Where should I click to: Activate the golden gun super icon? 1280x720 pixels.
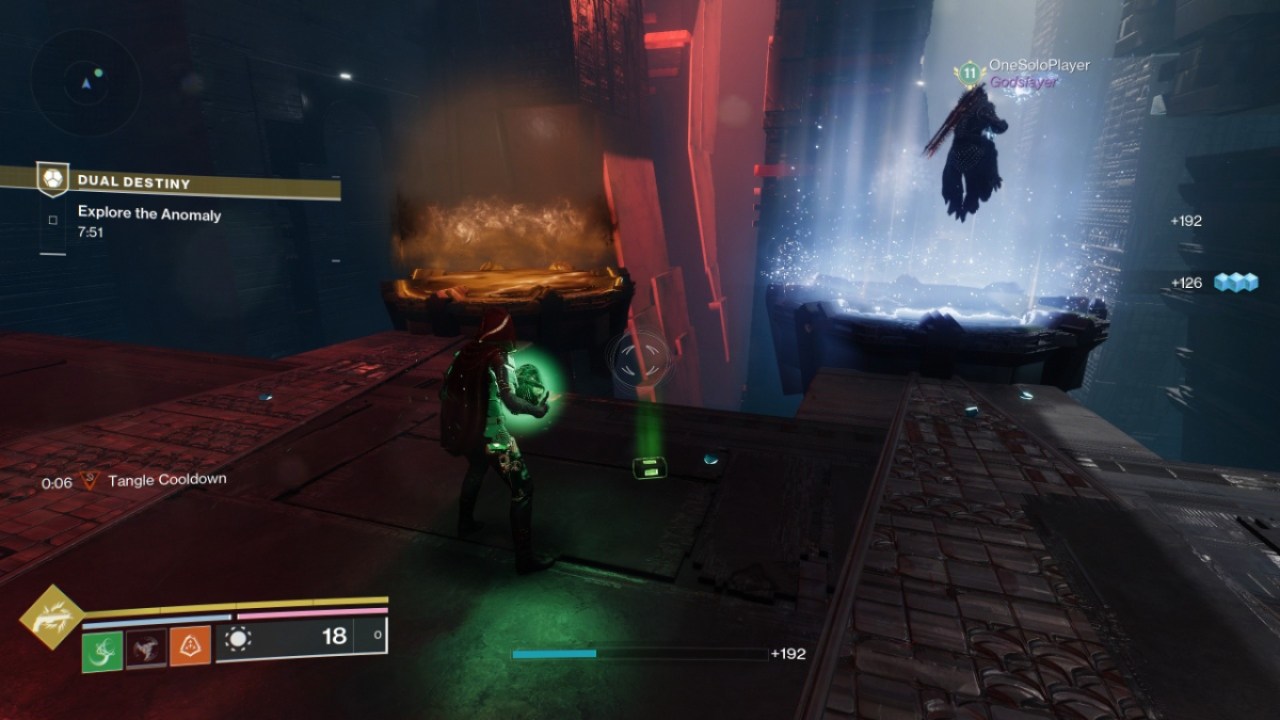pyautogui.click(x=51, y=617)
